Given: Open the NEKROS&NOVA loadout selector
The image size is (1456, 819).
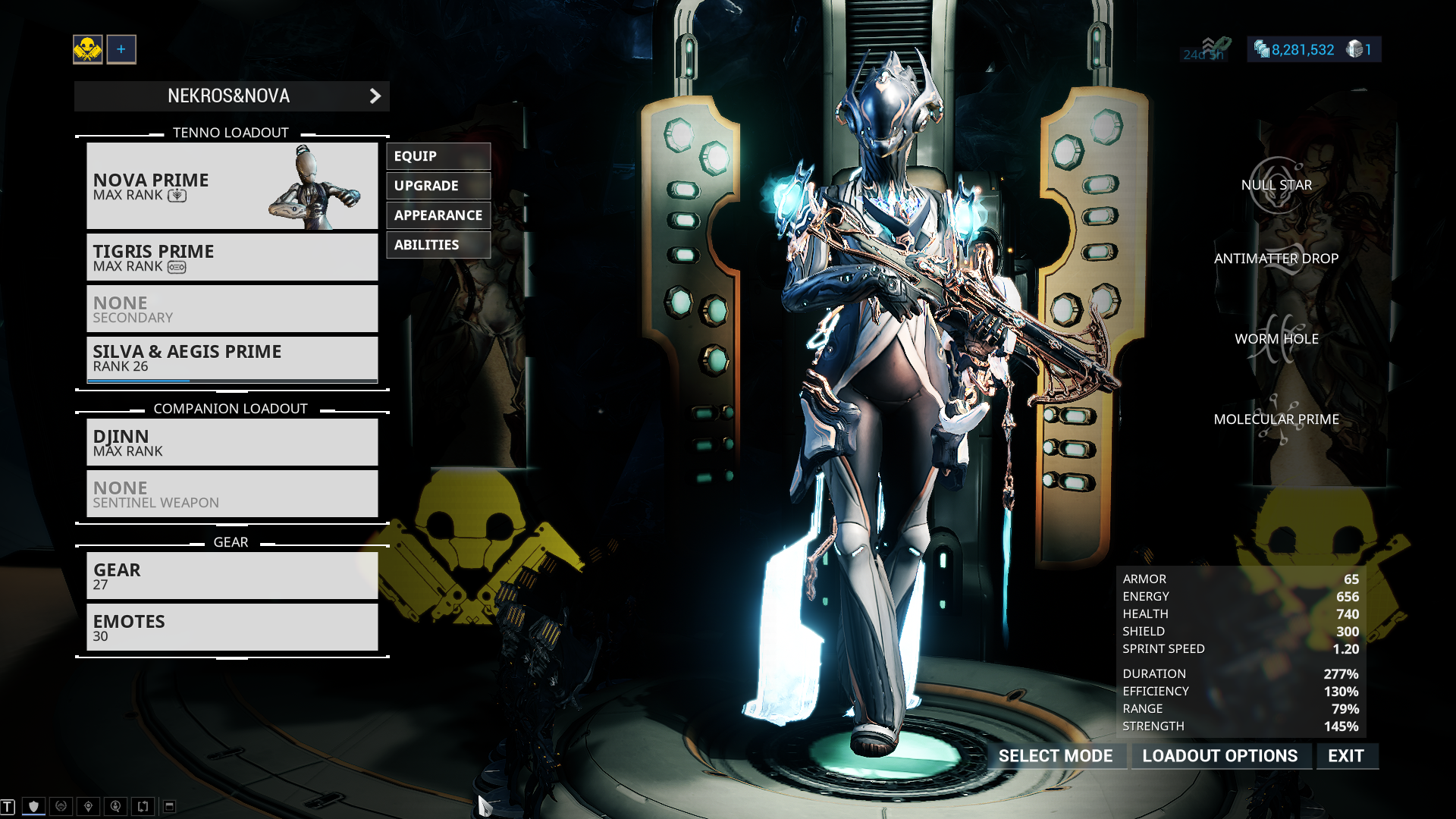Looking at the screenshot, I should (231, 96).
